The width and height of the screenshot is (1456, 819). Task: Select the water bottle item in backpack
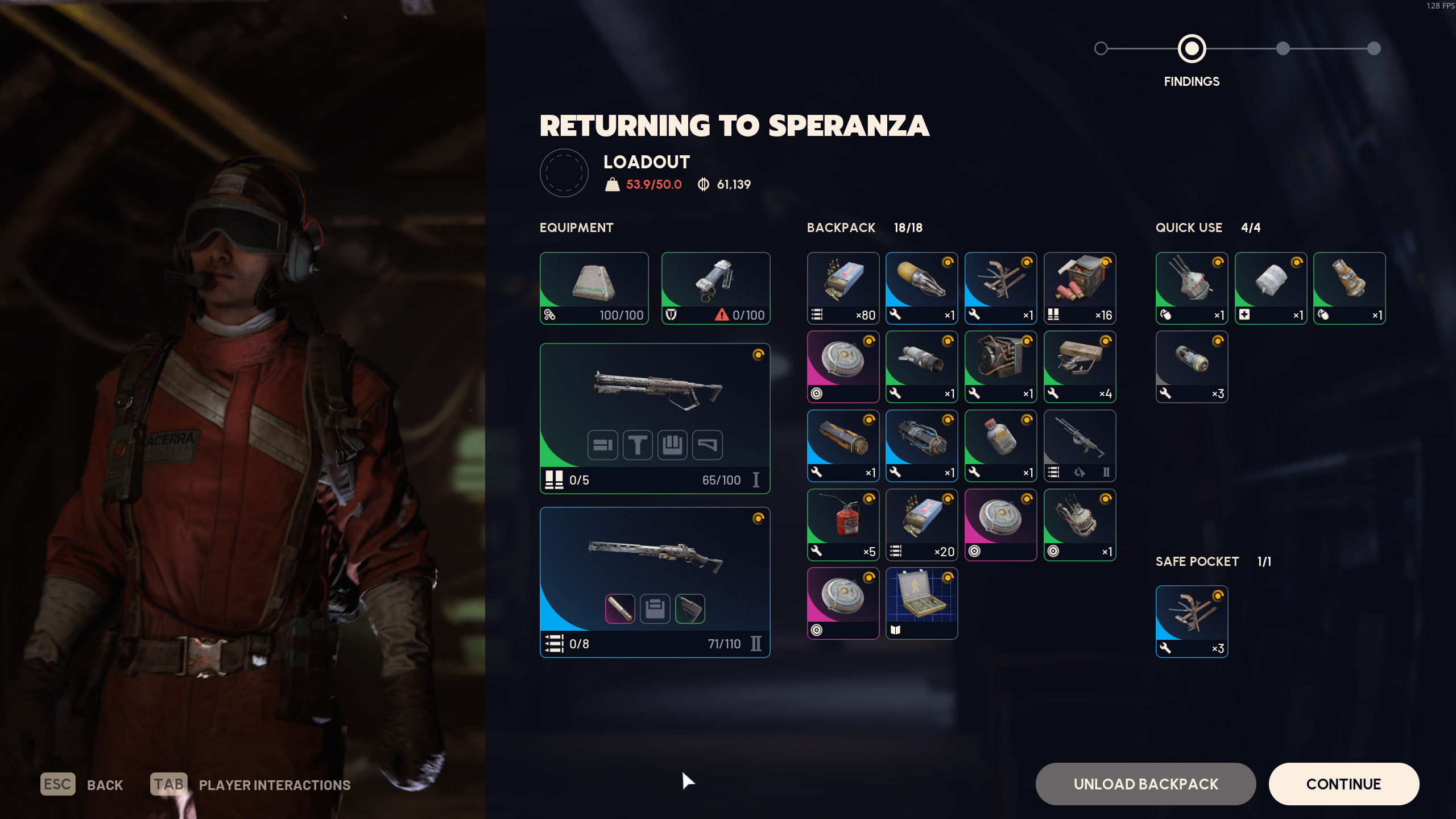tap(1000, 445)
